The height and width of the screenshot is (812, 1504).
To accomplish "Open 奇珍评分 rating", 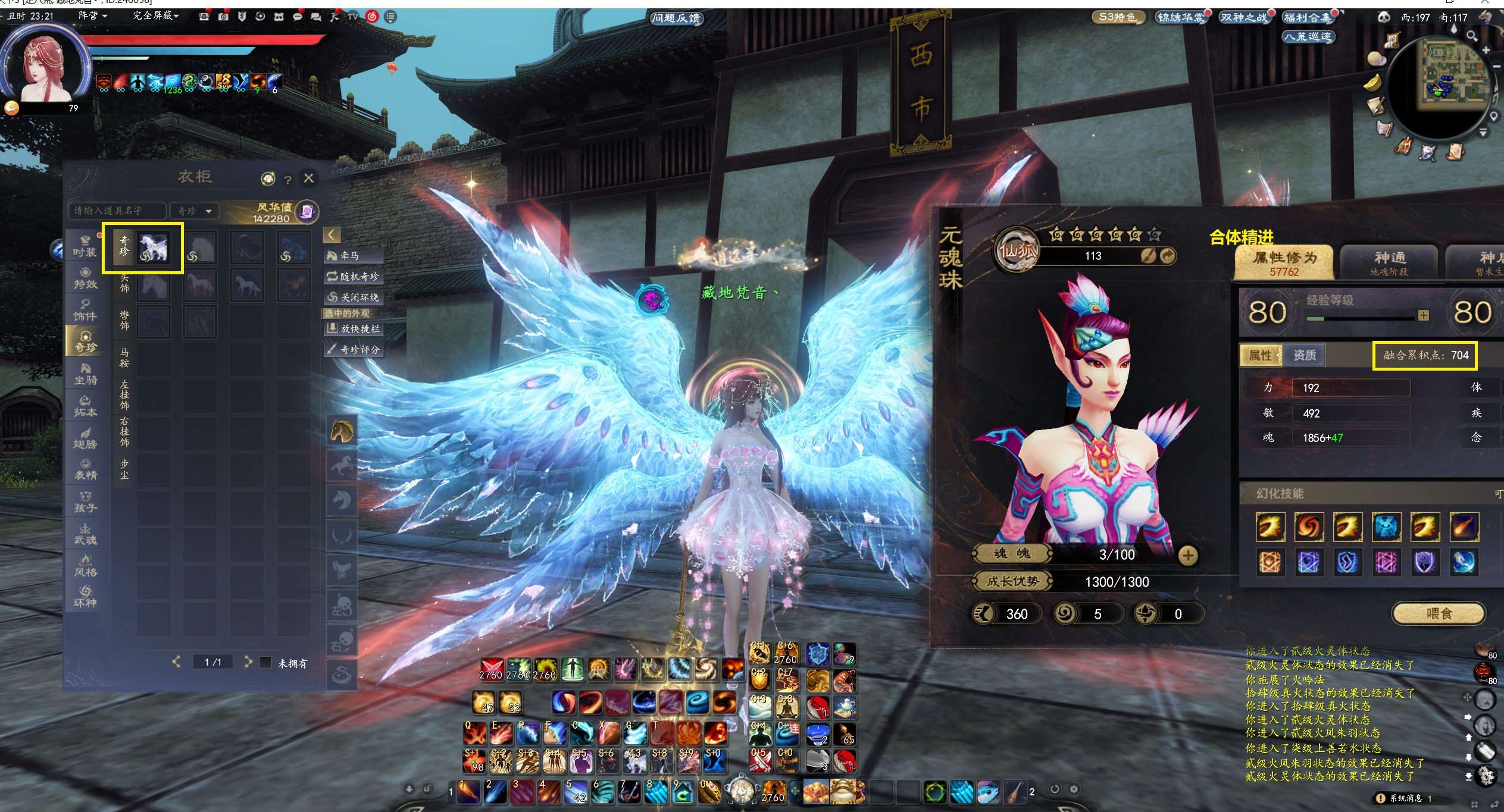I will pyautogui.click(x=353, y=350).
